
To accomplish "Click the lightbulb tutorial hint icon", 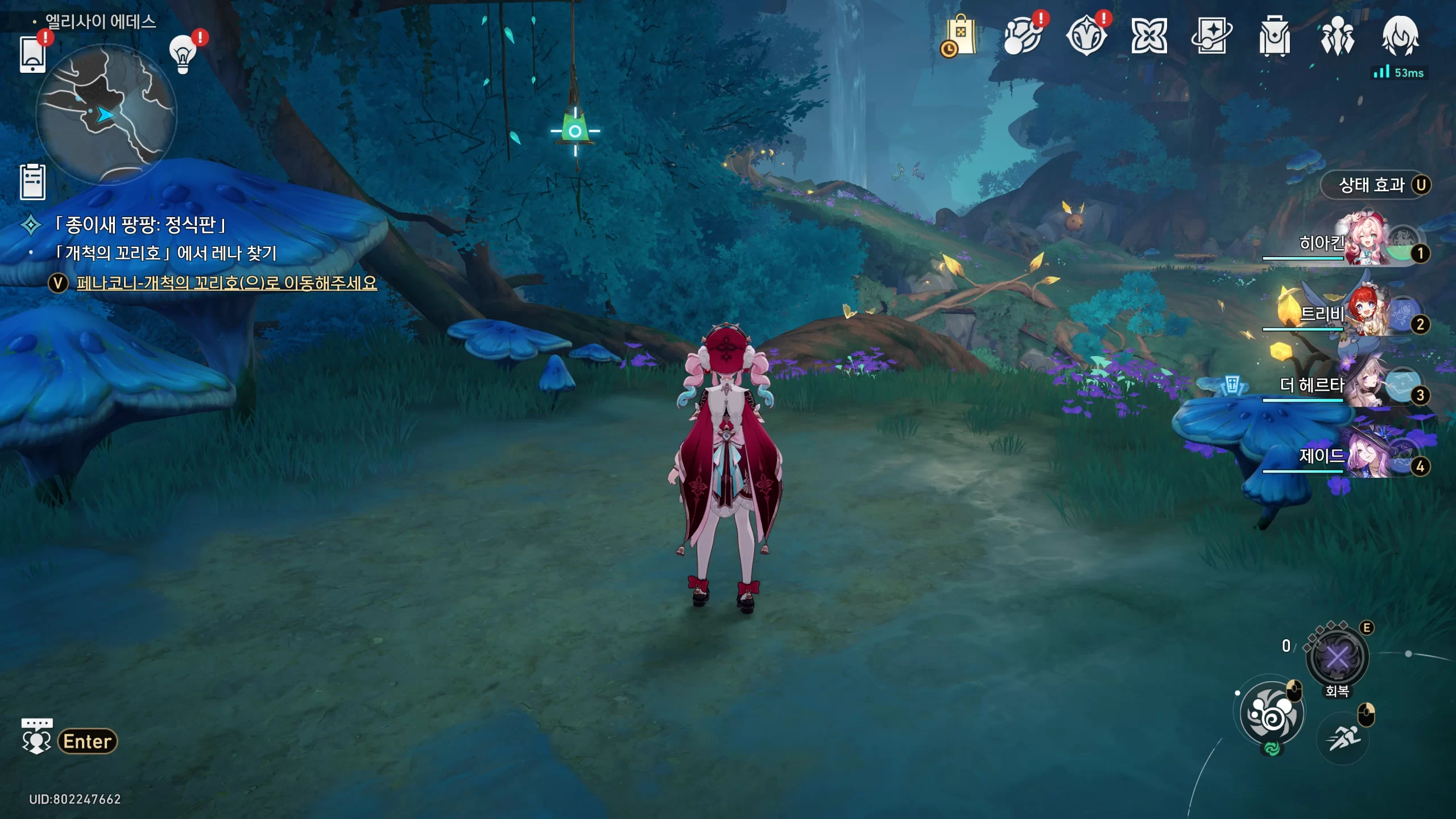I will pos(183,54).
